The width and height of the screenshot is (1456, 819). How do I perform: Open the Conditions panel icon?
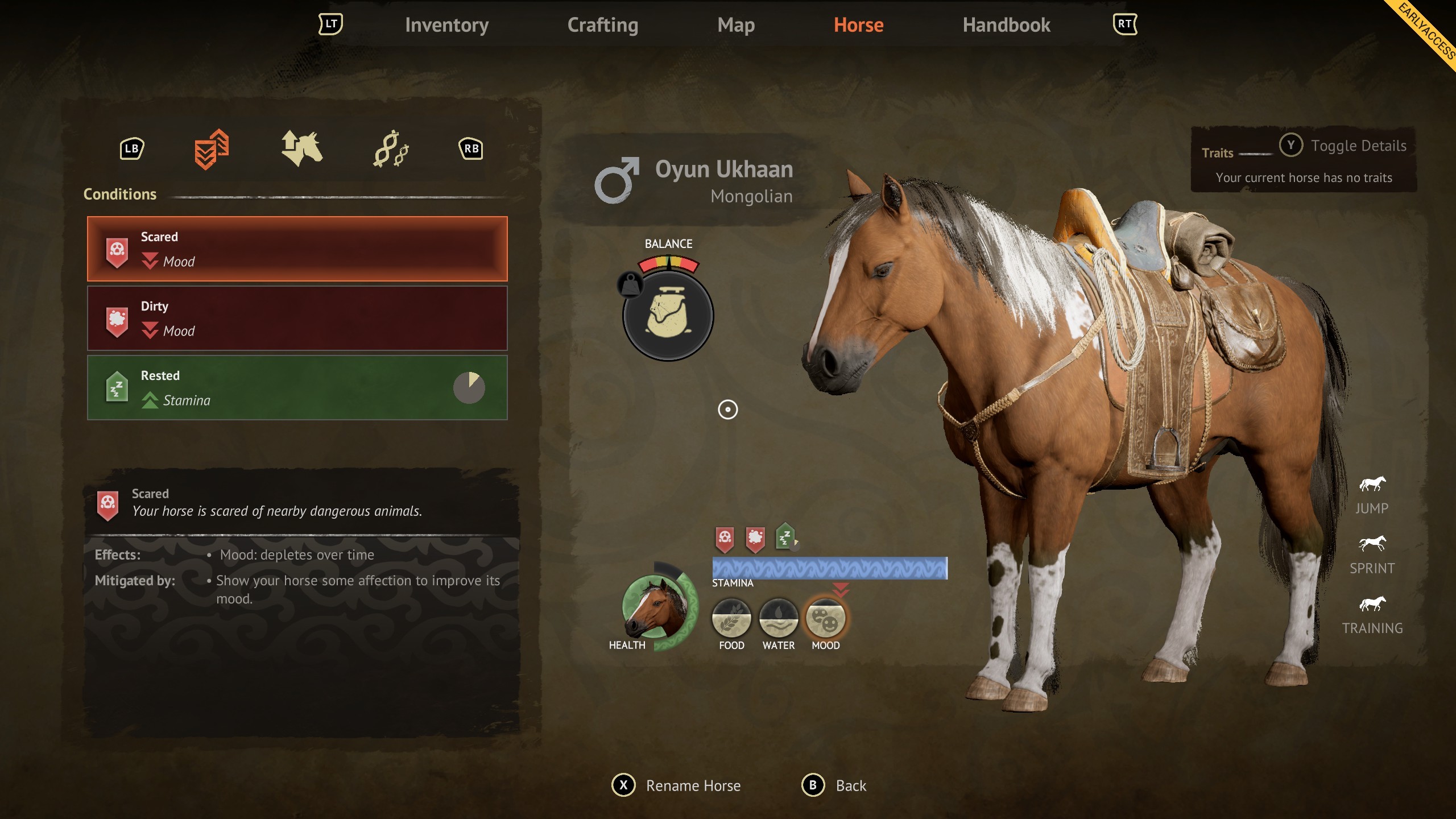pyautogui.click(x=212, y=149)
